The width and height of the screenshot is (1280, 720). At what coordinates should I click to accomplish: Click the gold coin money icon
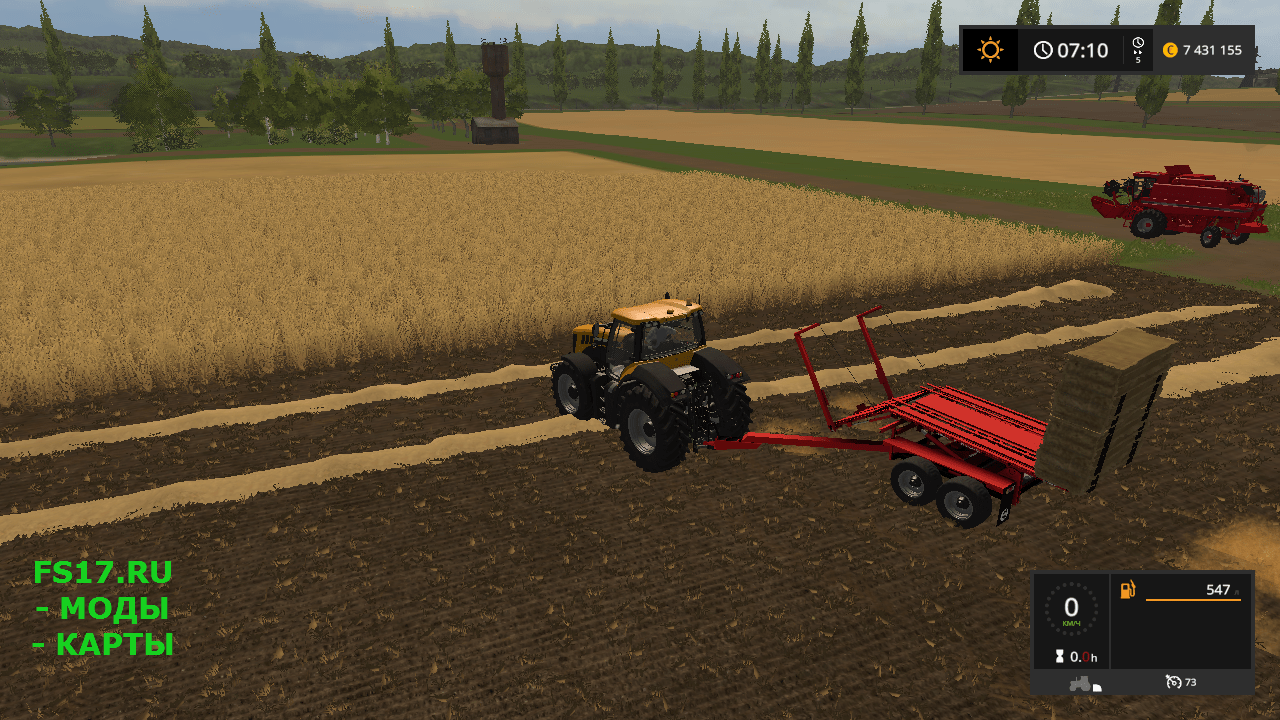point(1170,50)
